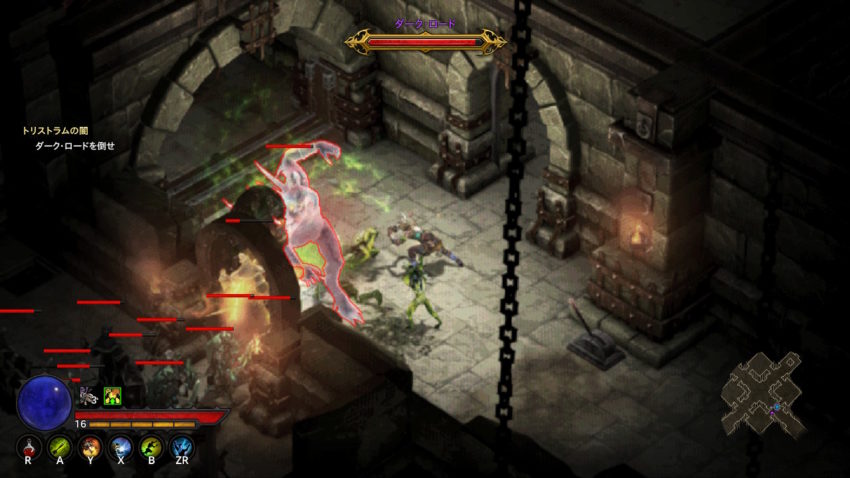This screenshot has height=478, width=850.
Task: Click the blue resource globe
Action: (x=44, y=401)
